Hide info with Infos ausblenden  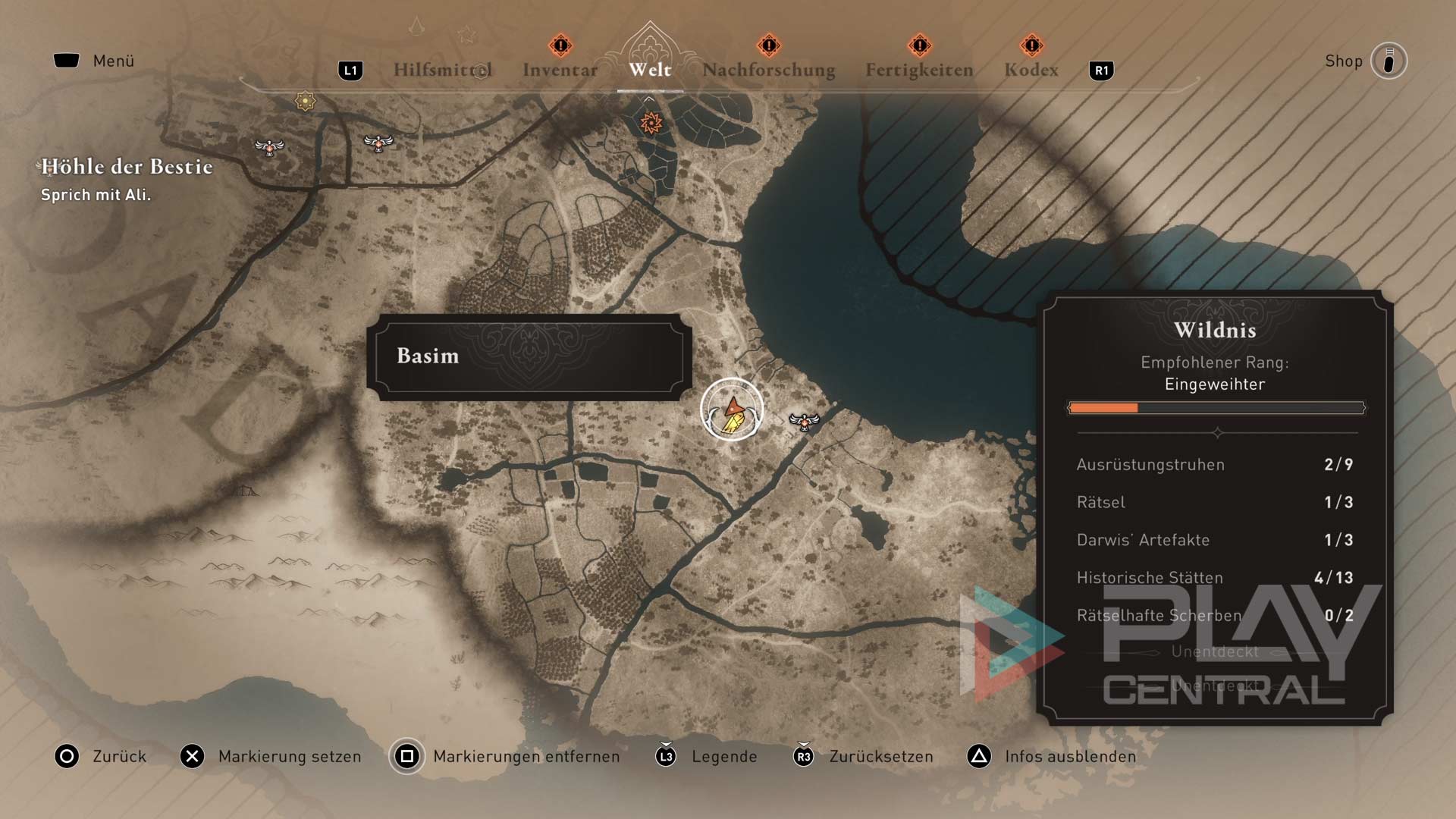coord(1052,756)
